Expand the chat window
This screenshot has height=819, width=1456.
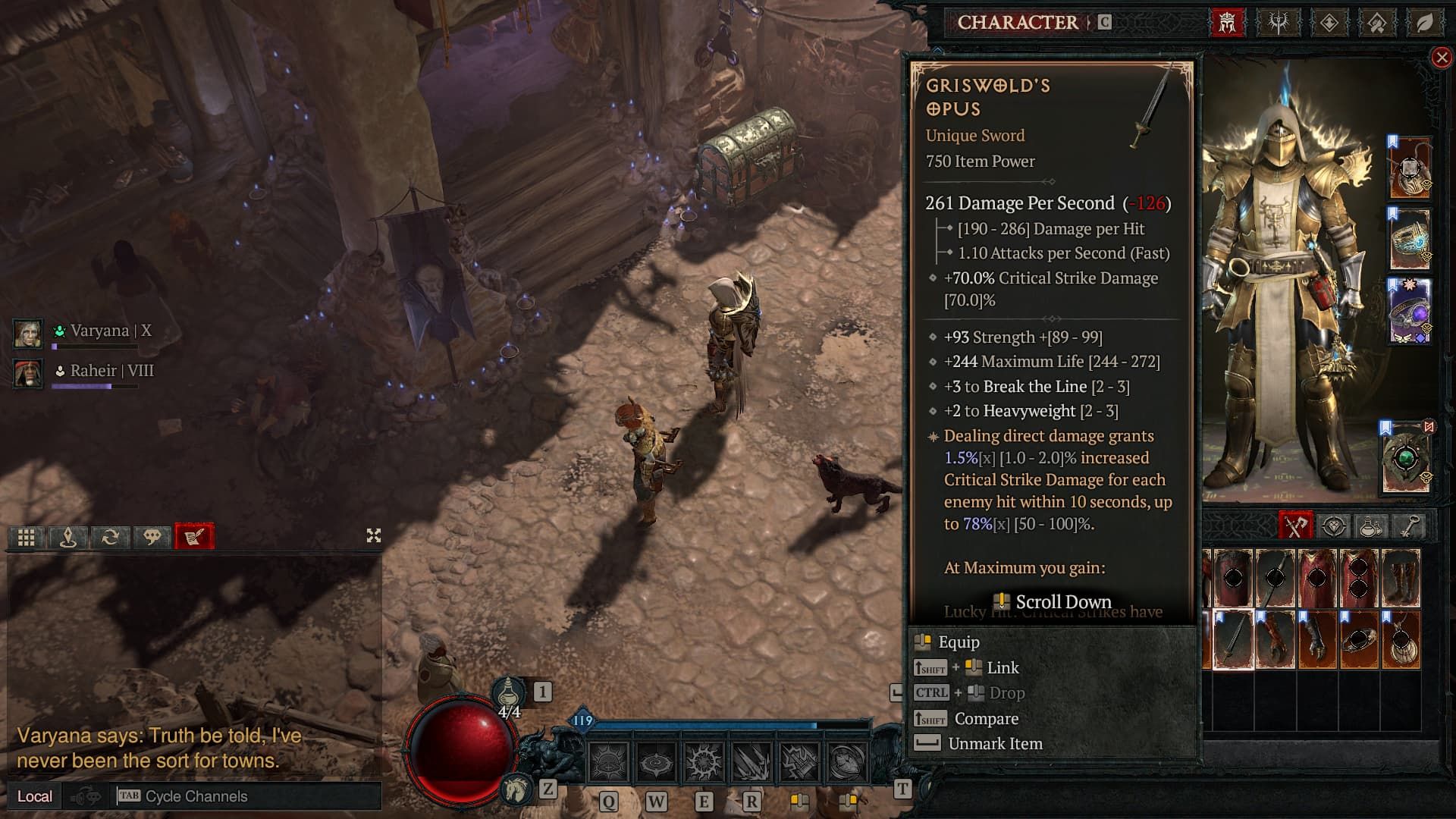coord(373,536)
